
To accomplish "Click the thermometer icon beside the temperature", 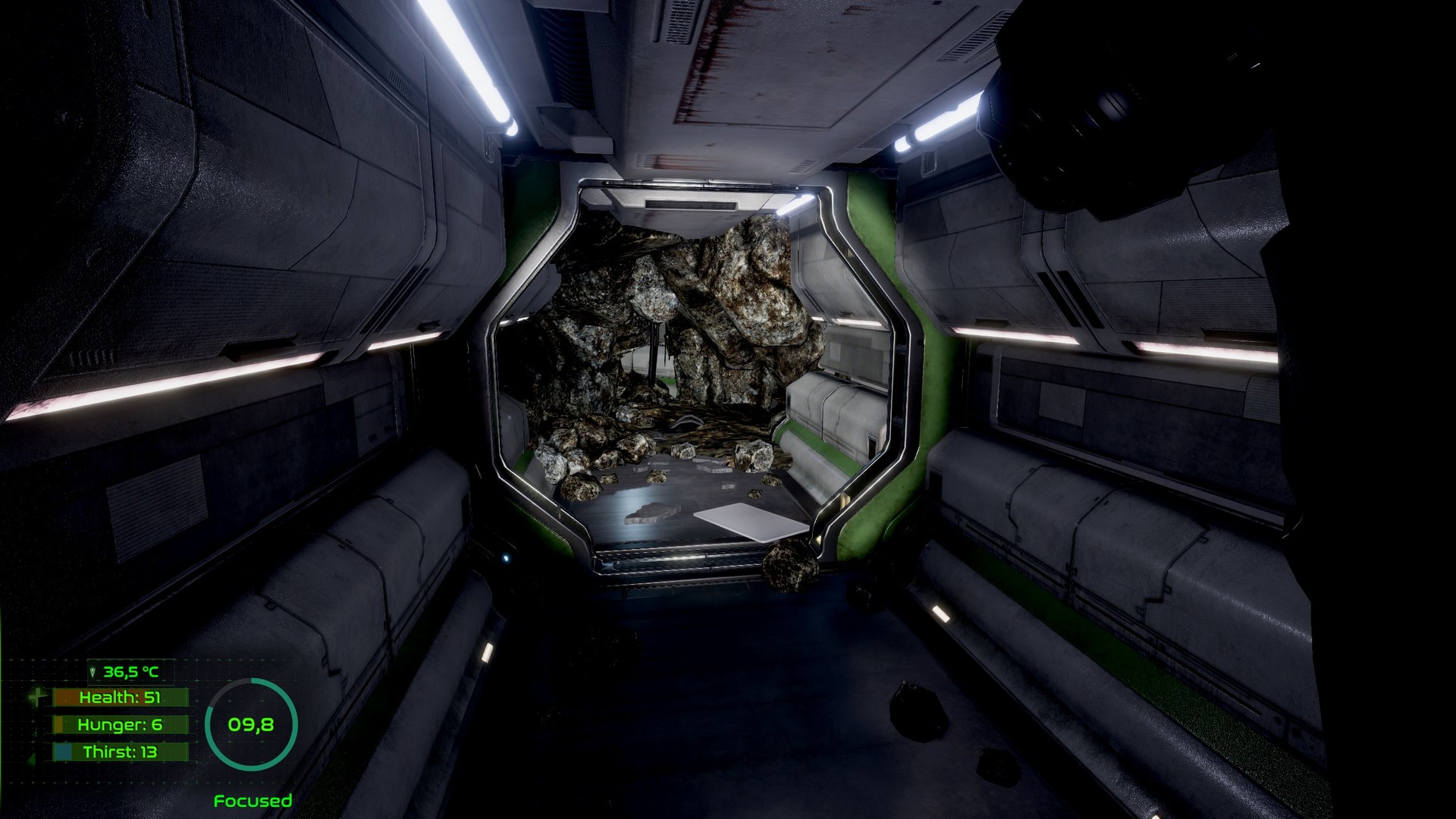I will [93, 671].
